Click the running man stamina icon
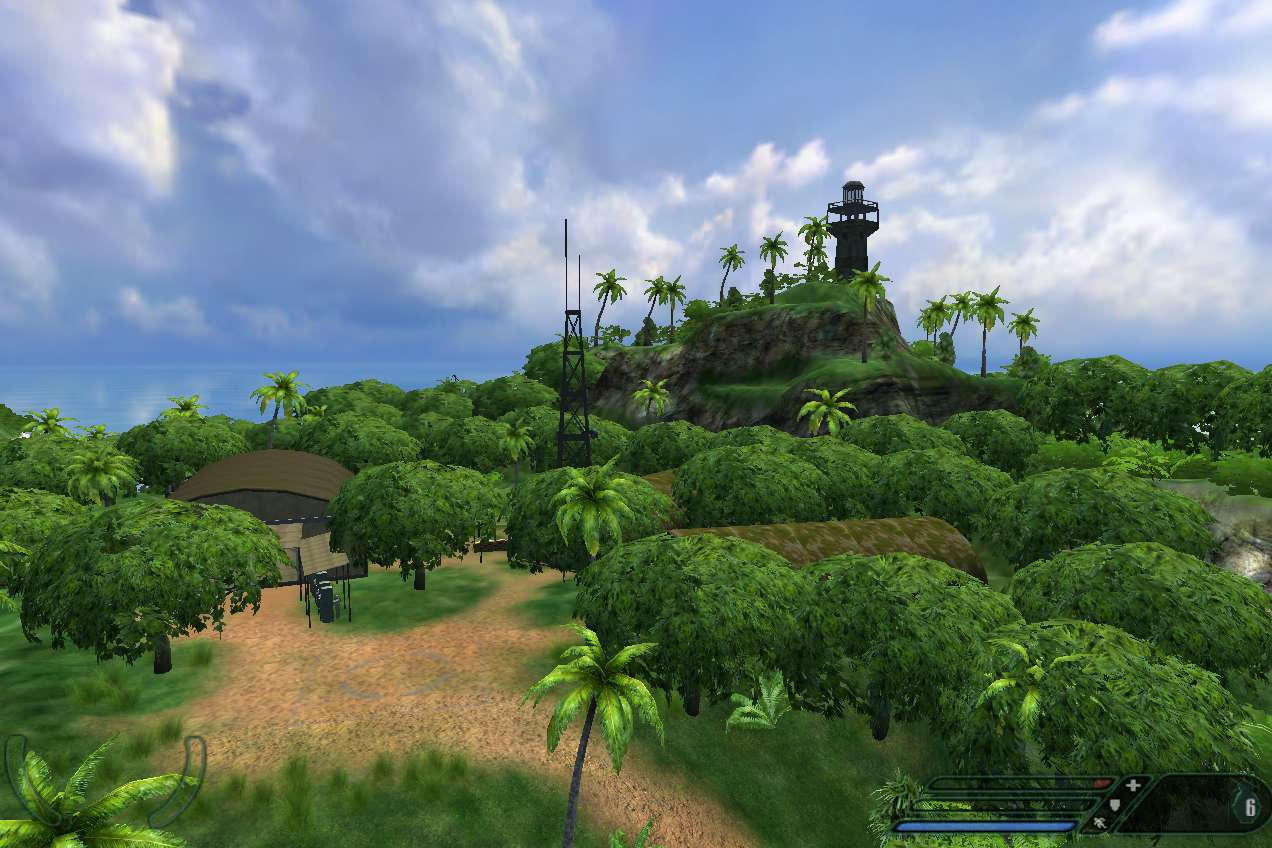Screen dimensions: 1272x848 (1100, 823)
